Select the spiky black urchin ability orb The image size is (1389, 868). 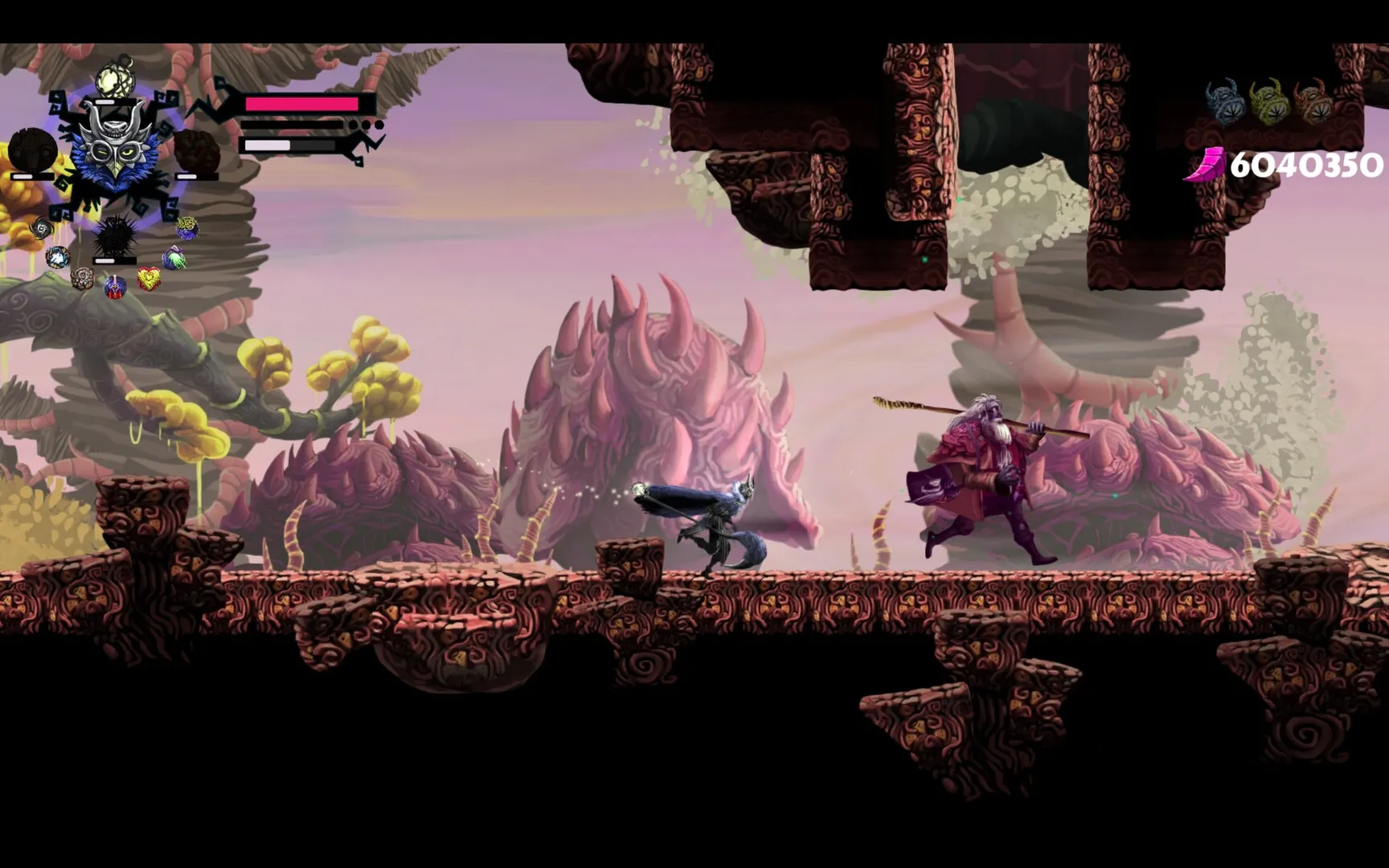(x=114, y=235)
